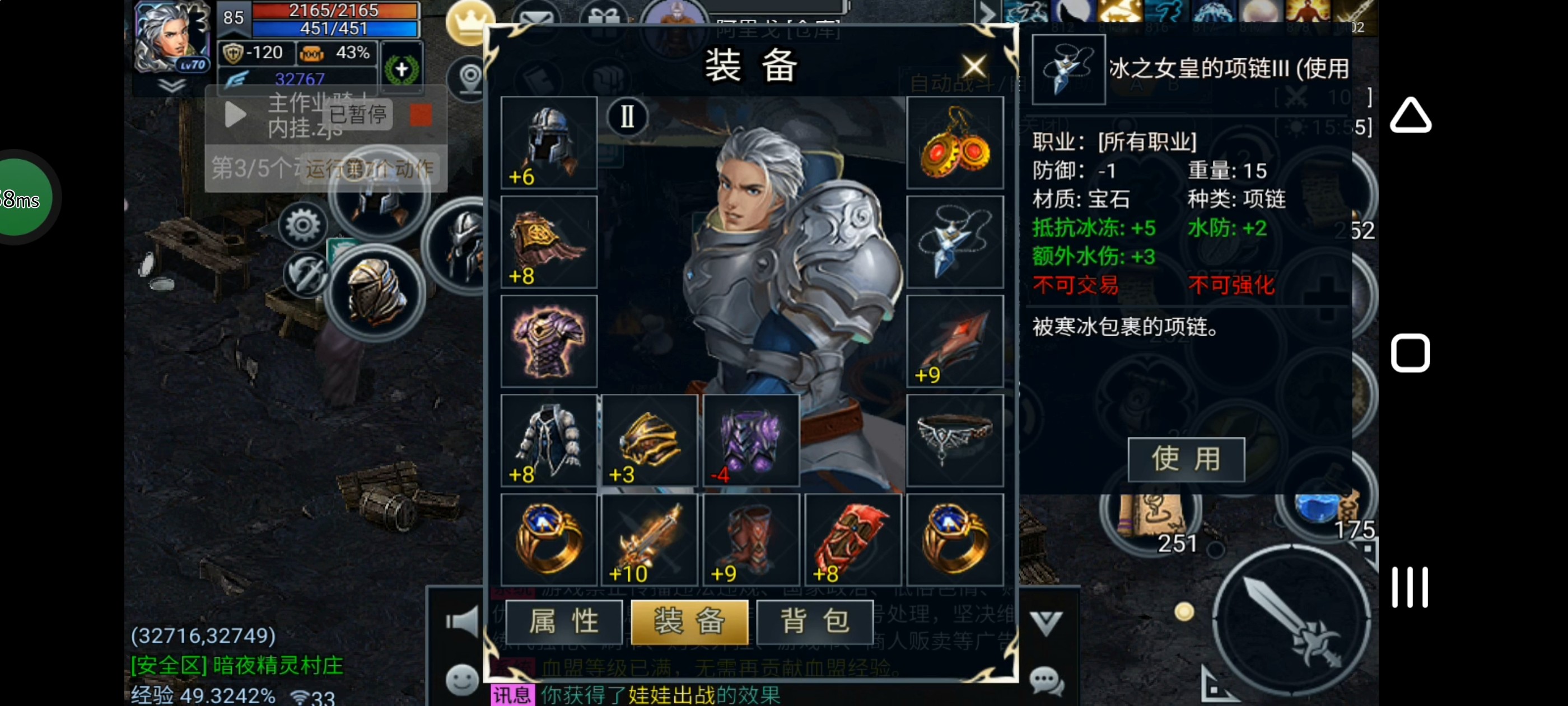
Task: Select the +9 boots slot
Action: (x=750, y=540)
